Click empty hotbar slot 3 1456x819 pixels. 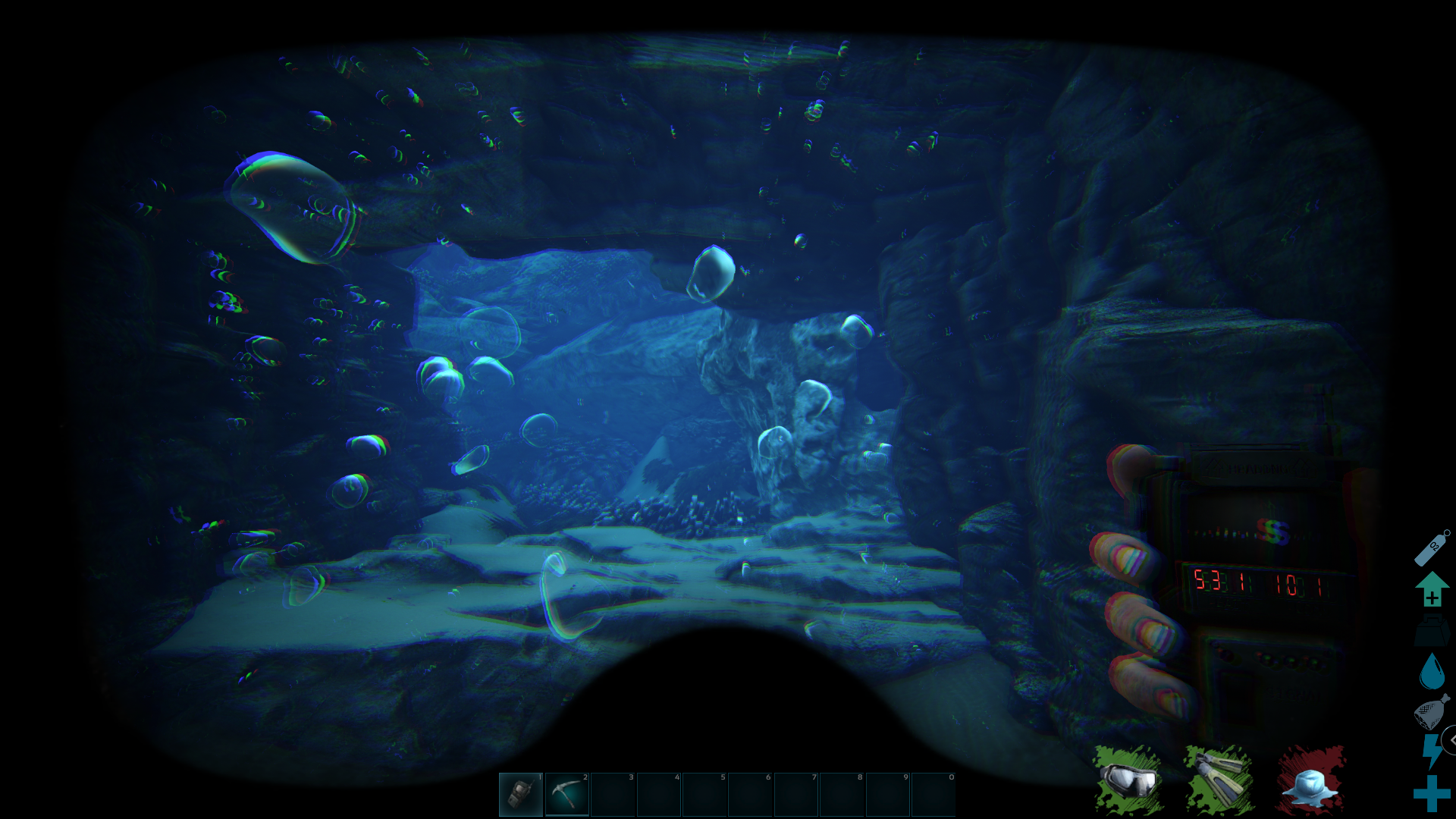(614, 793)
